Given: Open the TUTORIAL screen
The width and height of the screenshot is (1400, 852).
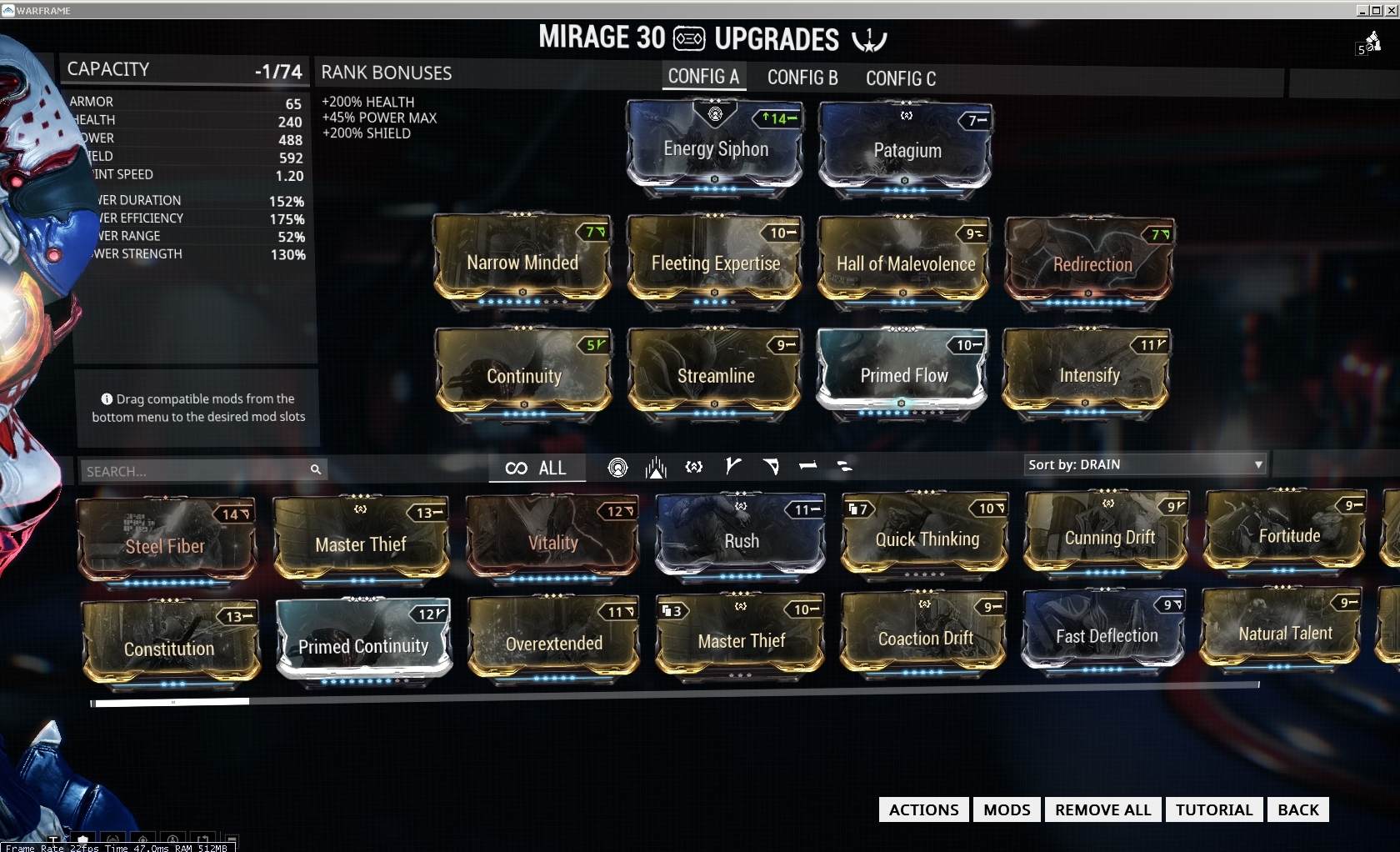Looking at the screenshot, I should (x=1213, y=809).
